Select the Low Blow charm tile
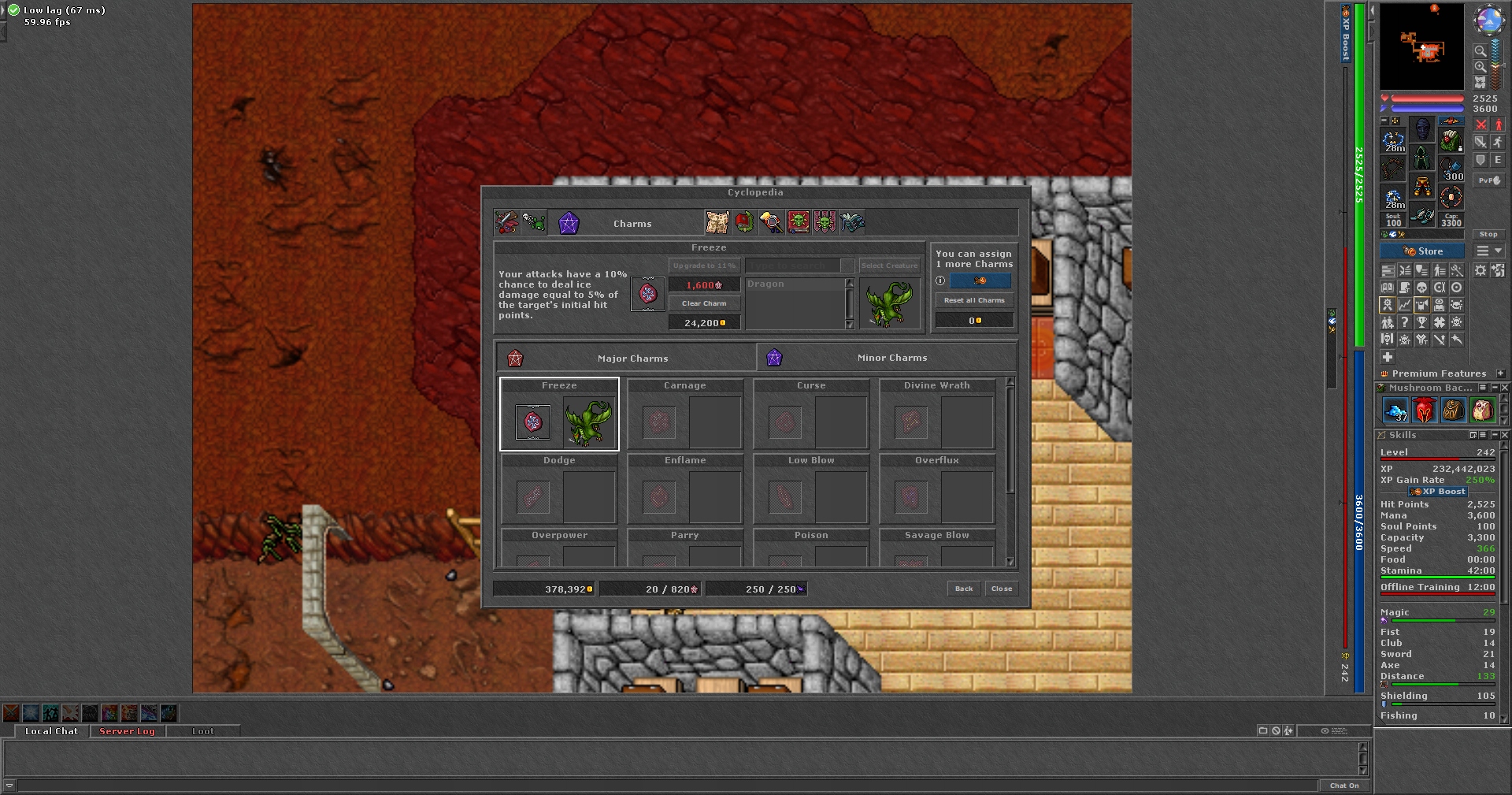The image size is (1512, 795). [x=811, y=489]
